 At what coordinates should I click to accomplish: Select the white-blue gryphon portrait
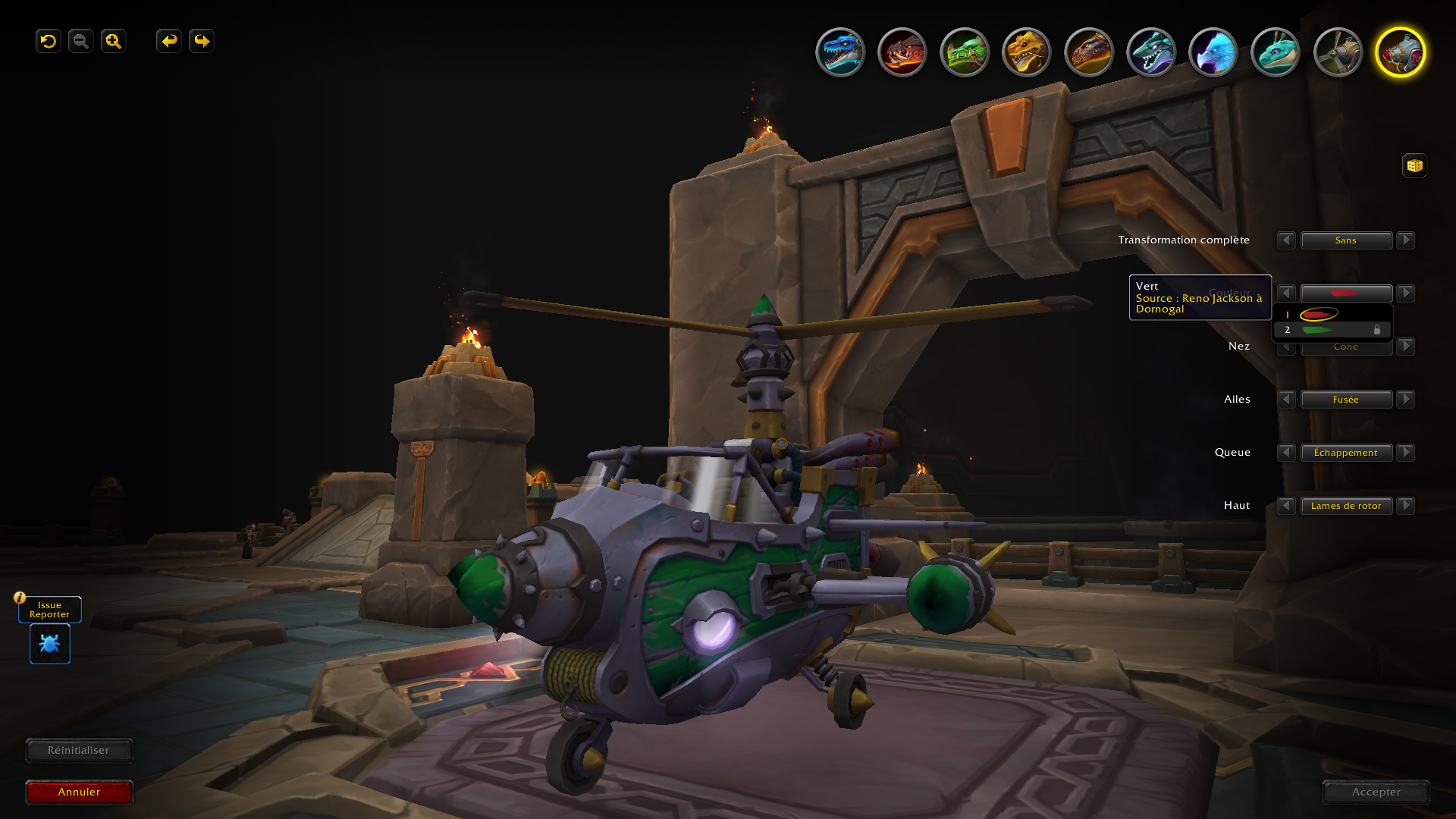1213,52
